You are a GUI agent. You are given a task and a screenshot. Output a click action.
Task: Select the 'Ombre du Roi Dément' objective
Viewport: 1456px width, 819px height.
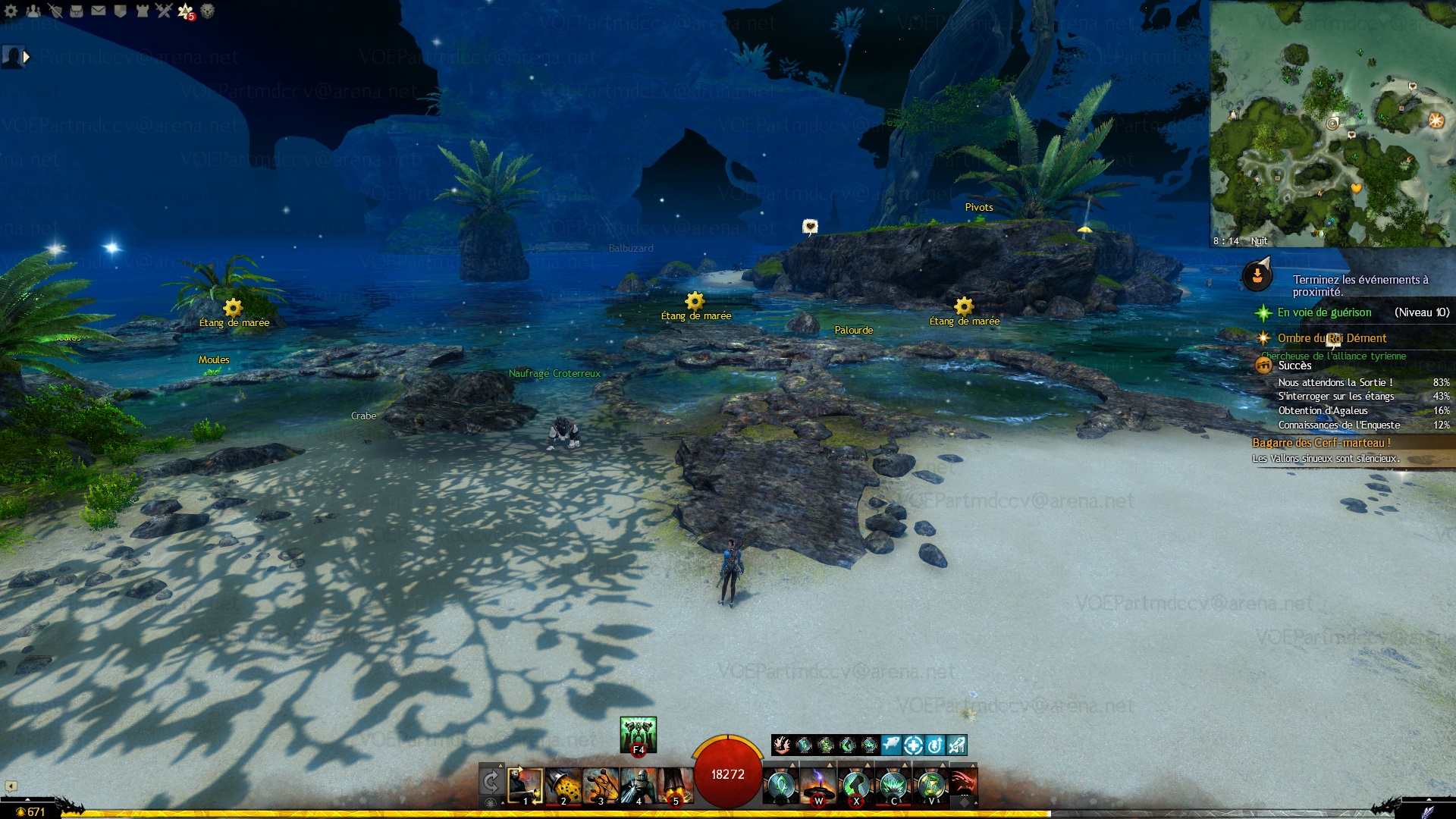point(1332,338)
